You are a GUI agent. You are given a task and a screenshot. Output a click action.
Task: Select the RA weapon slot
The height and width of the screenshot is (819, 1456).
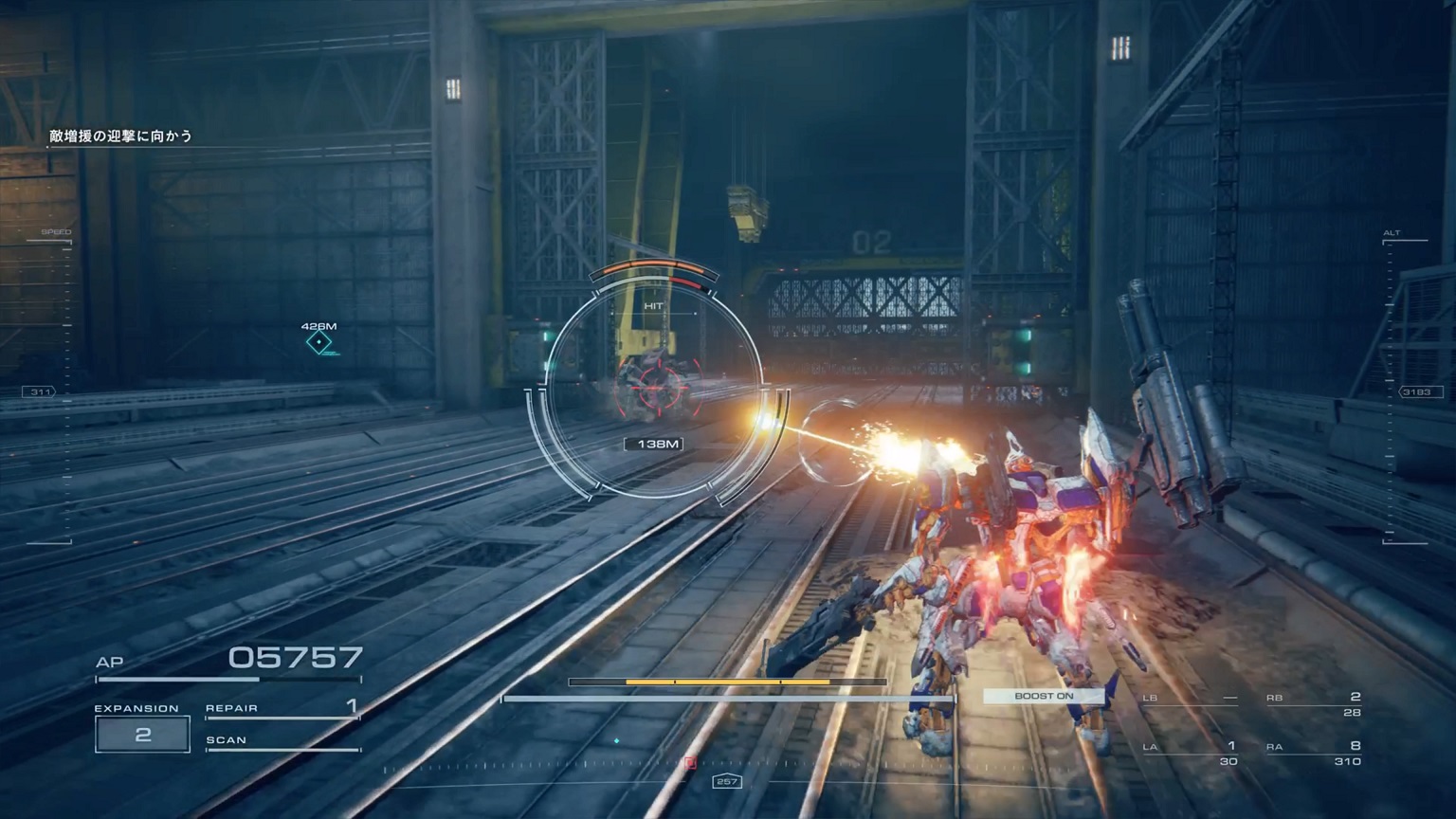coord(1313,753)
